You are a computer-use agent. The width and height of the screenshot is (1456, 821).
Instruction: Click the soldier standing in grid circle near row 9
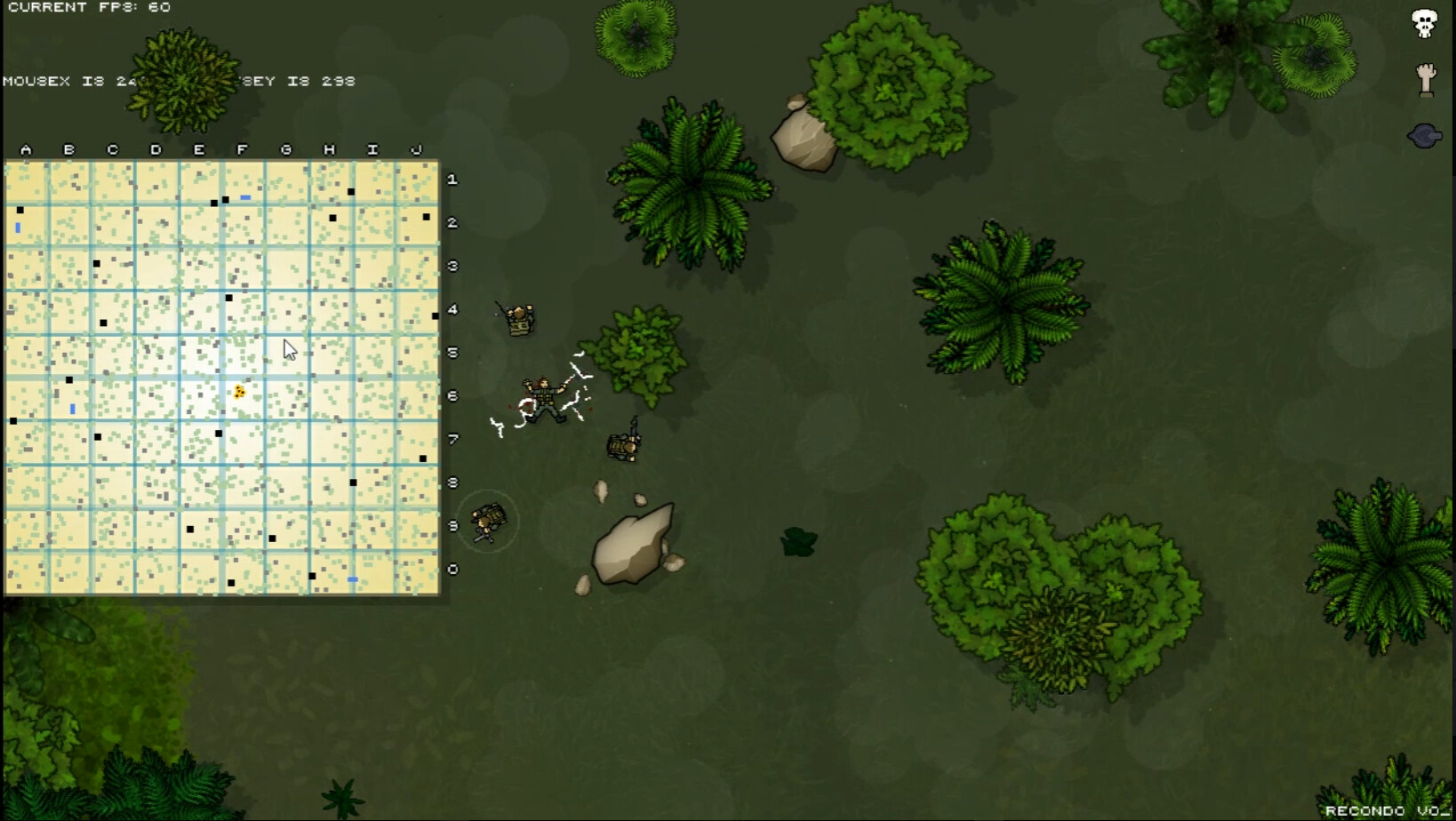pos(487,520)
